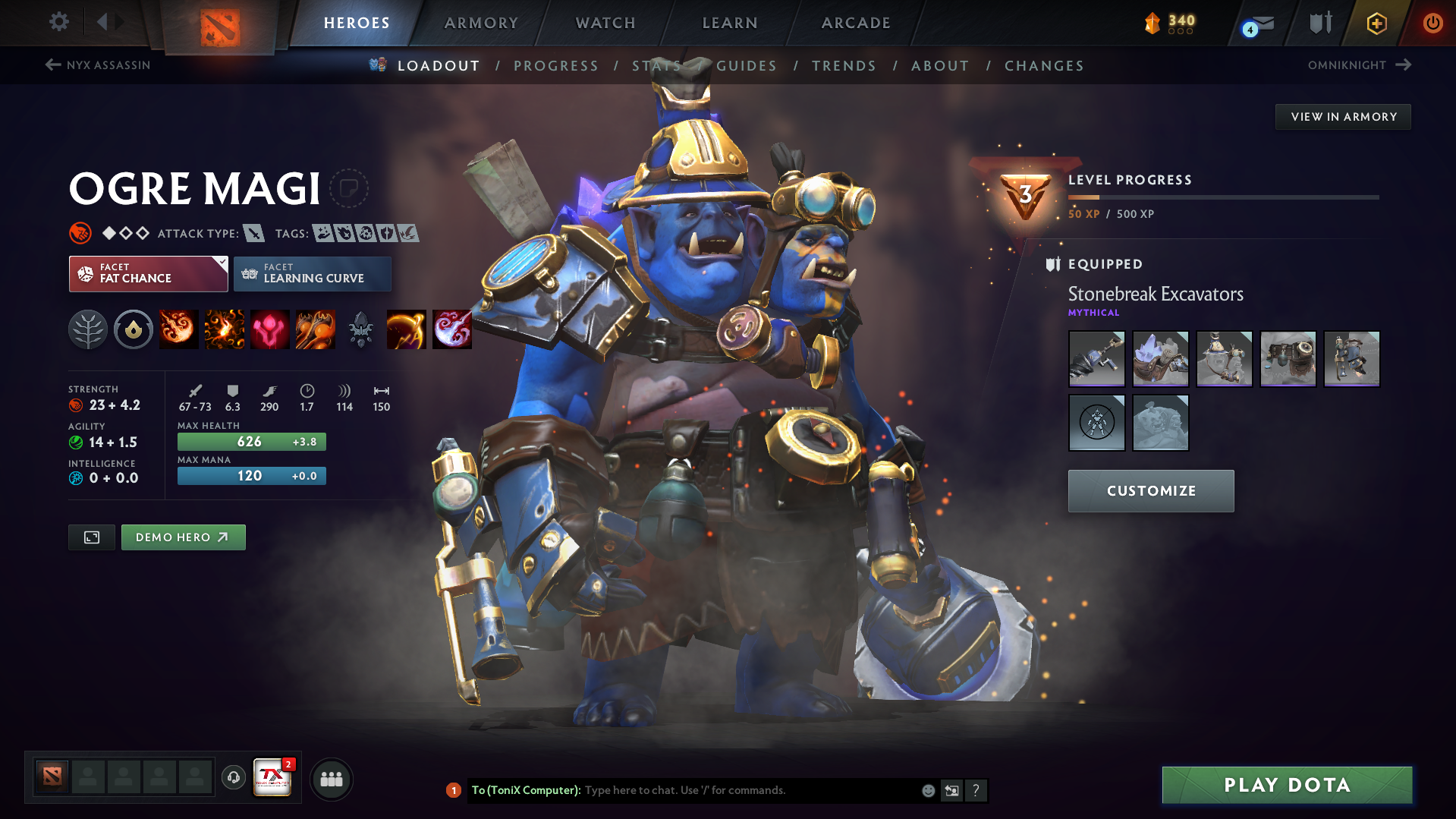Switch to the Armory tab
Screen dimensions: 1456x819
pos(481,23)
